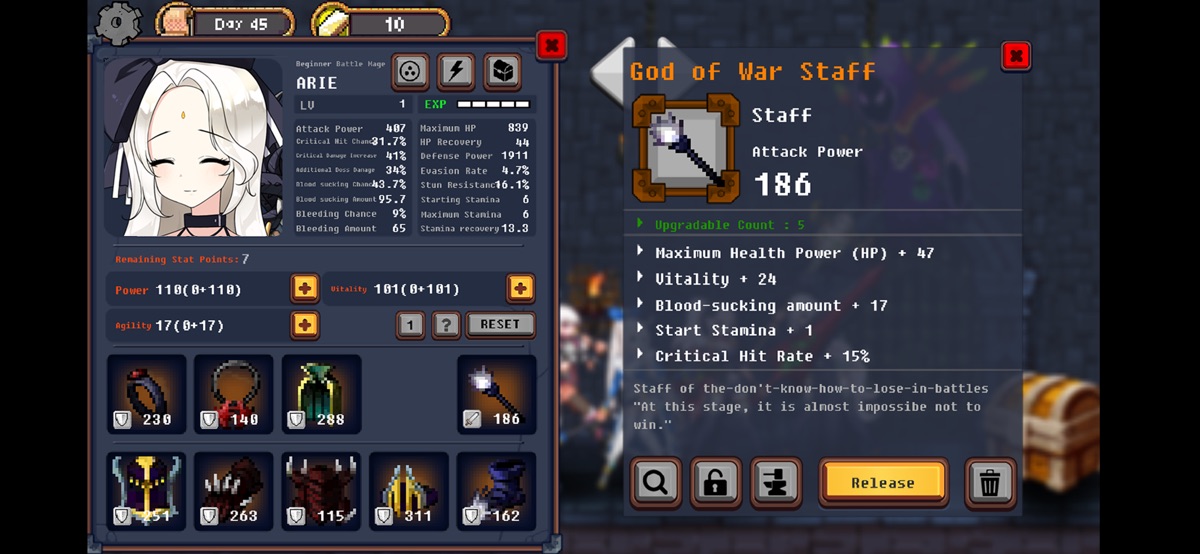This screenshot has width=1200, height=554.
Task: Discard the staff with trash can button
Action: click(990, 483)
